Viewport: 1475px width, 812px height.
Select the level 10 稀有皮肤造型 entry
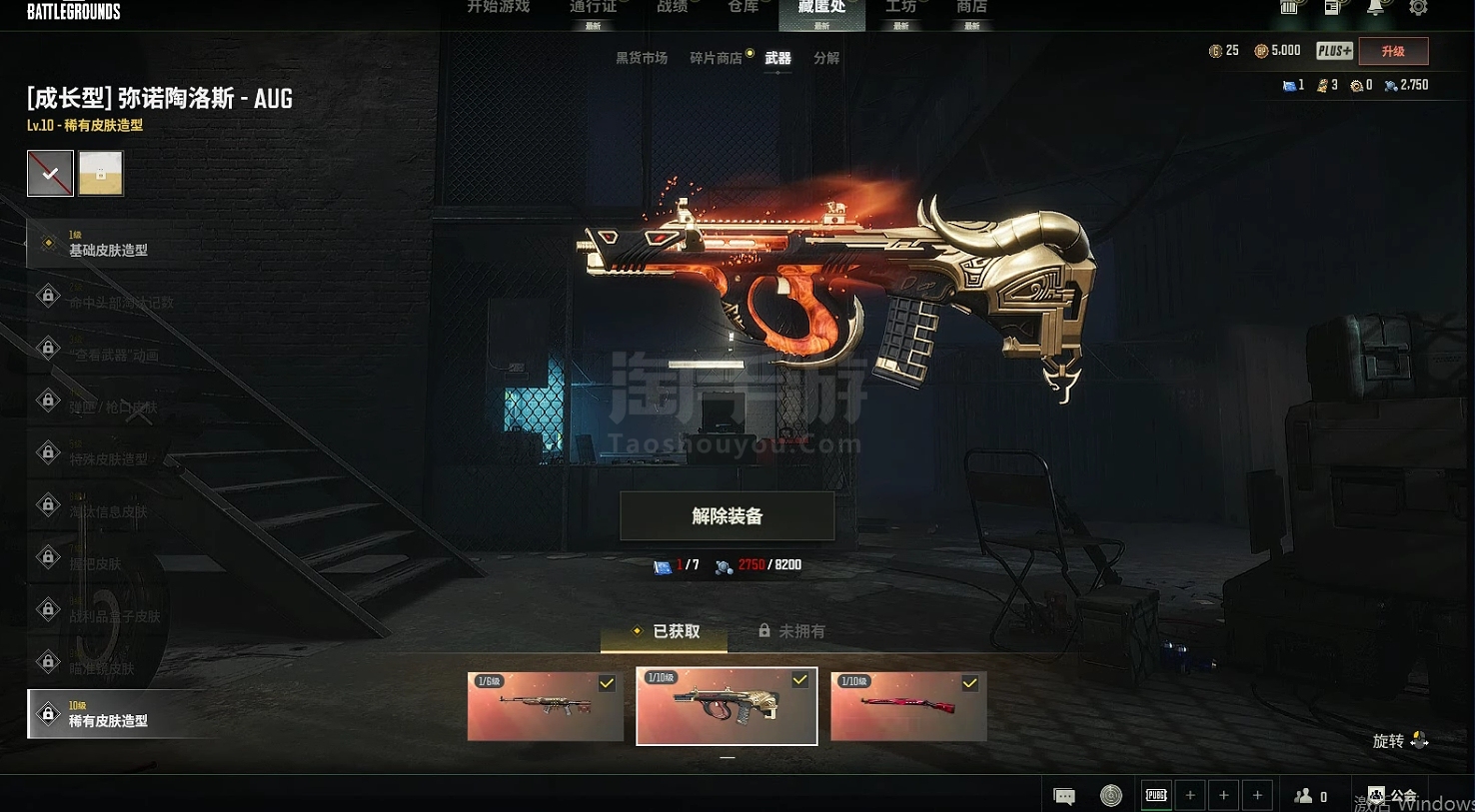pos(108,715)
